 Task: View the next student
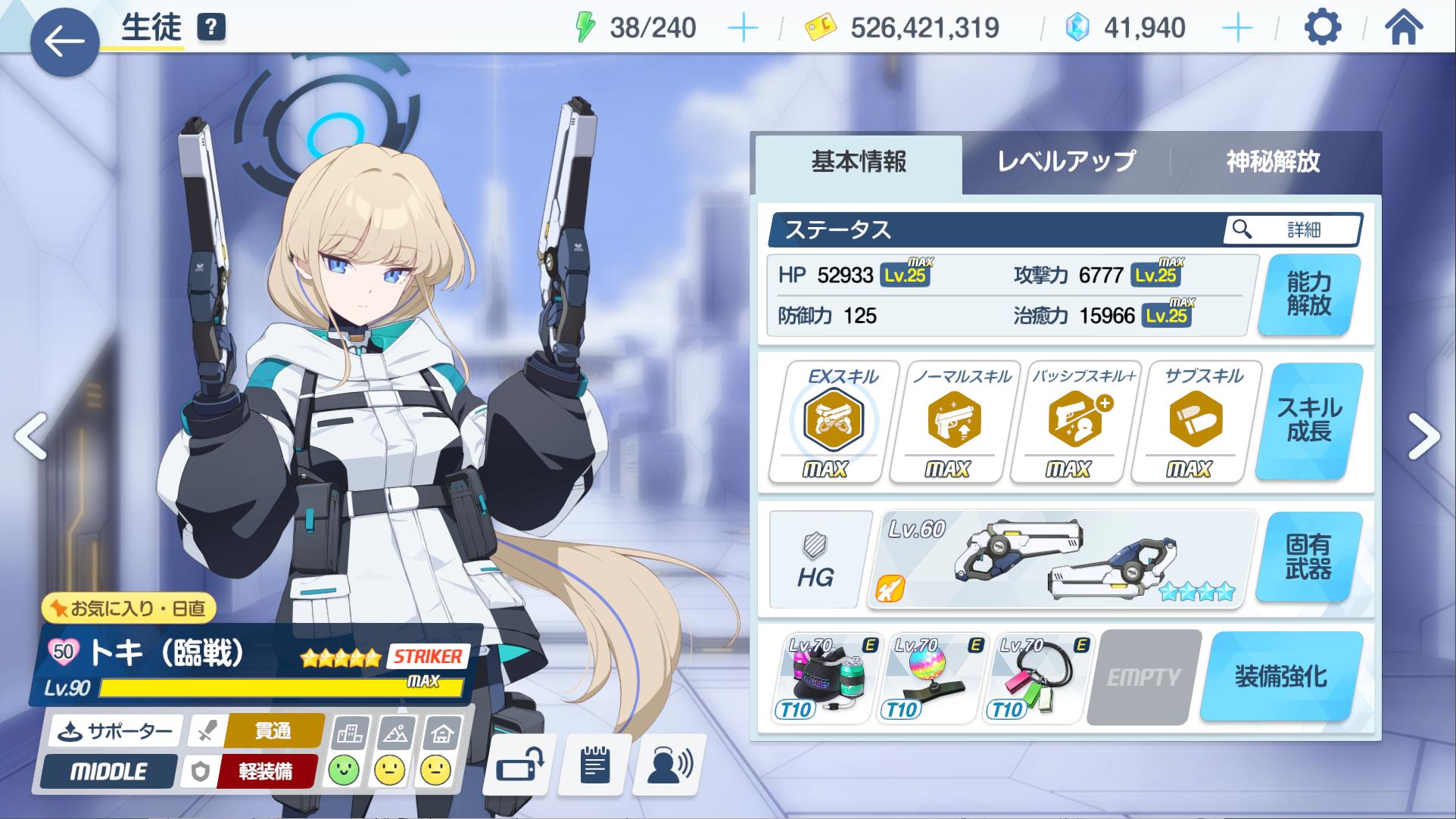click(x=1423, y=436)
